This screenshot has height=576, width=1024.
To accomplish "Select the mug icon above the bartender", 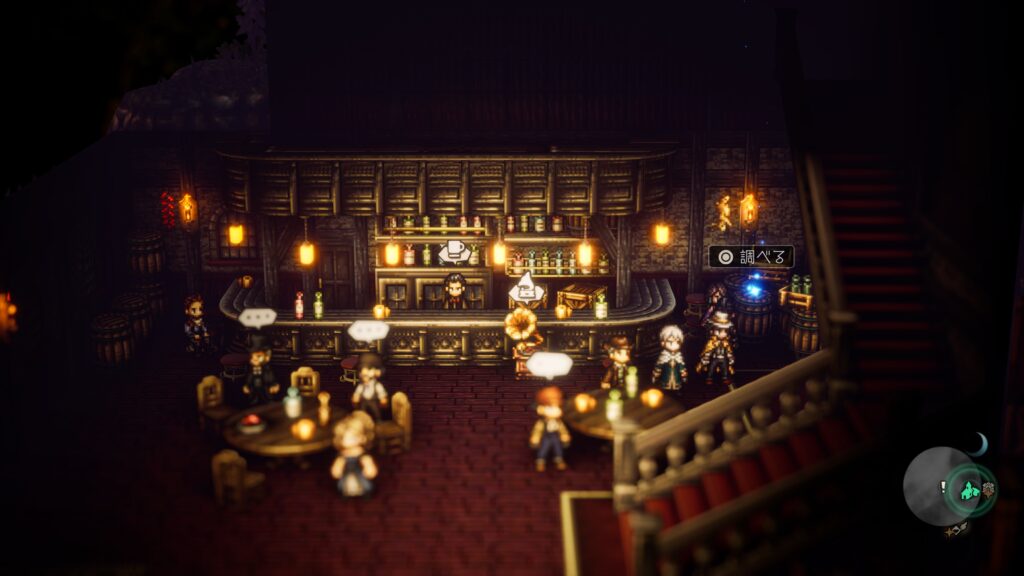I will [x=454, y=252].
